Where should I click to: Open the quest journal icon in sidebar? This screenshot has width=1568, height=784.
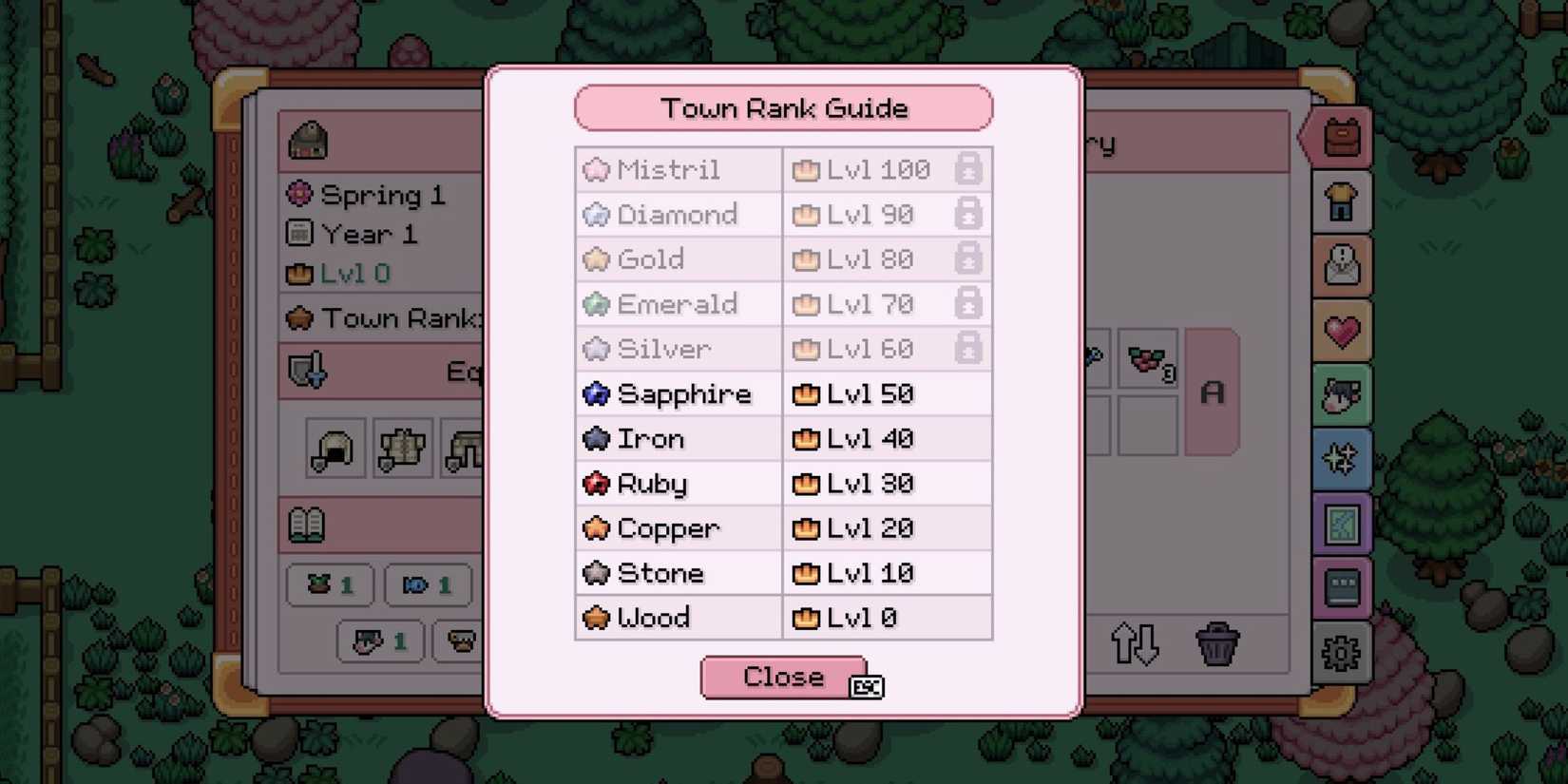point(1339,265)
